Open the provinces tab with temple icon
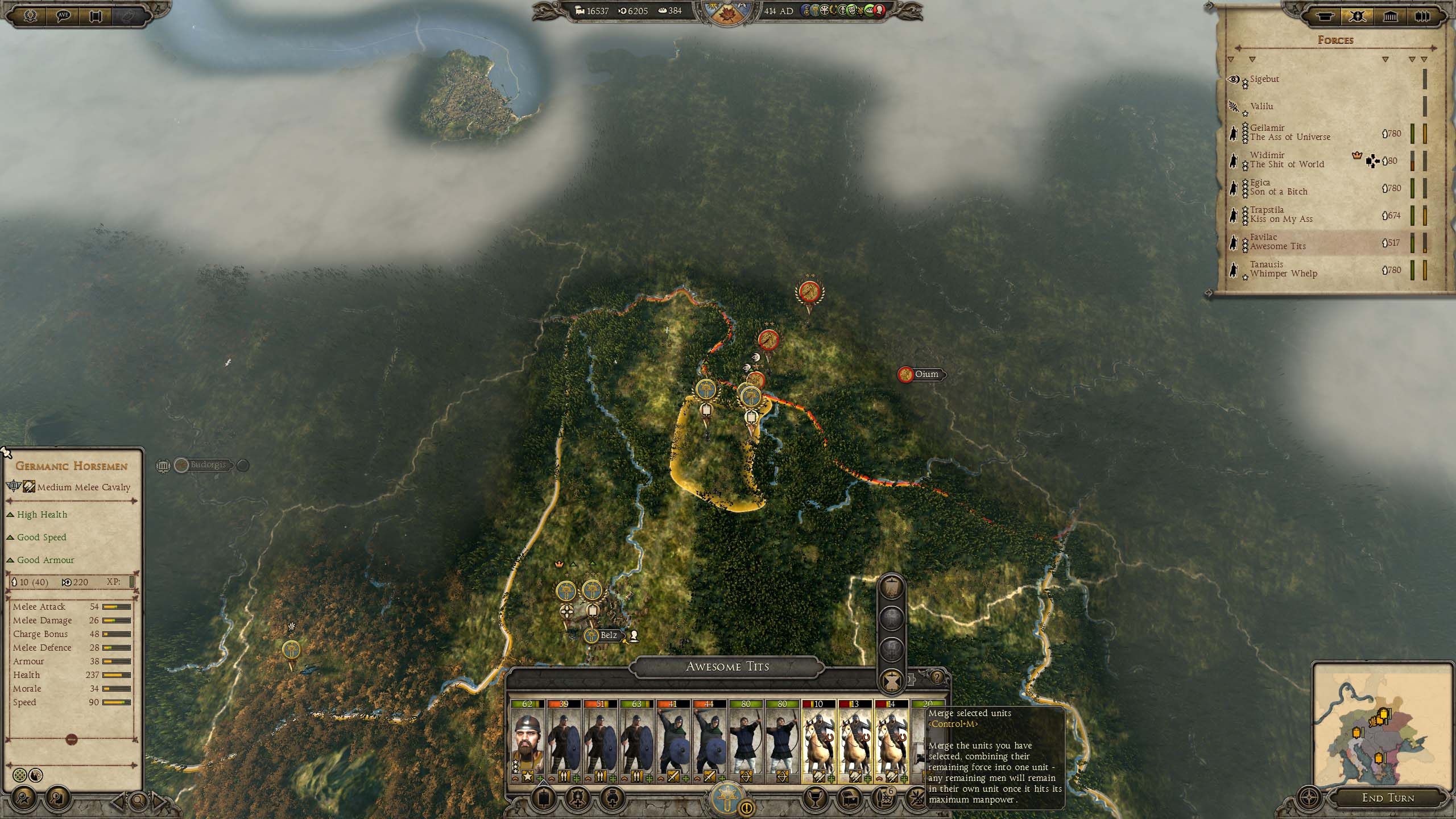Screen dimensions: 1456x819 (1390, 16)
